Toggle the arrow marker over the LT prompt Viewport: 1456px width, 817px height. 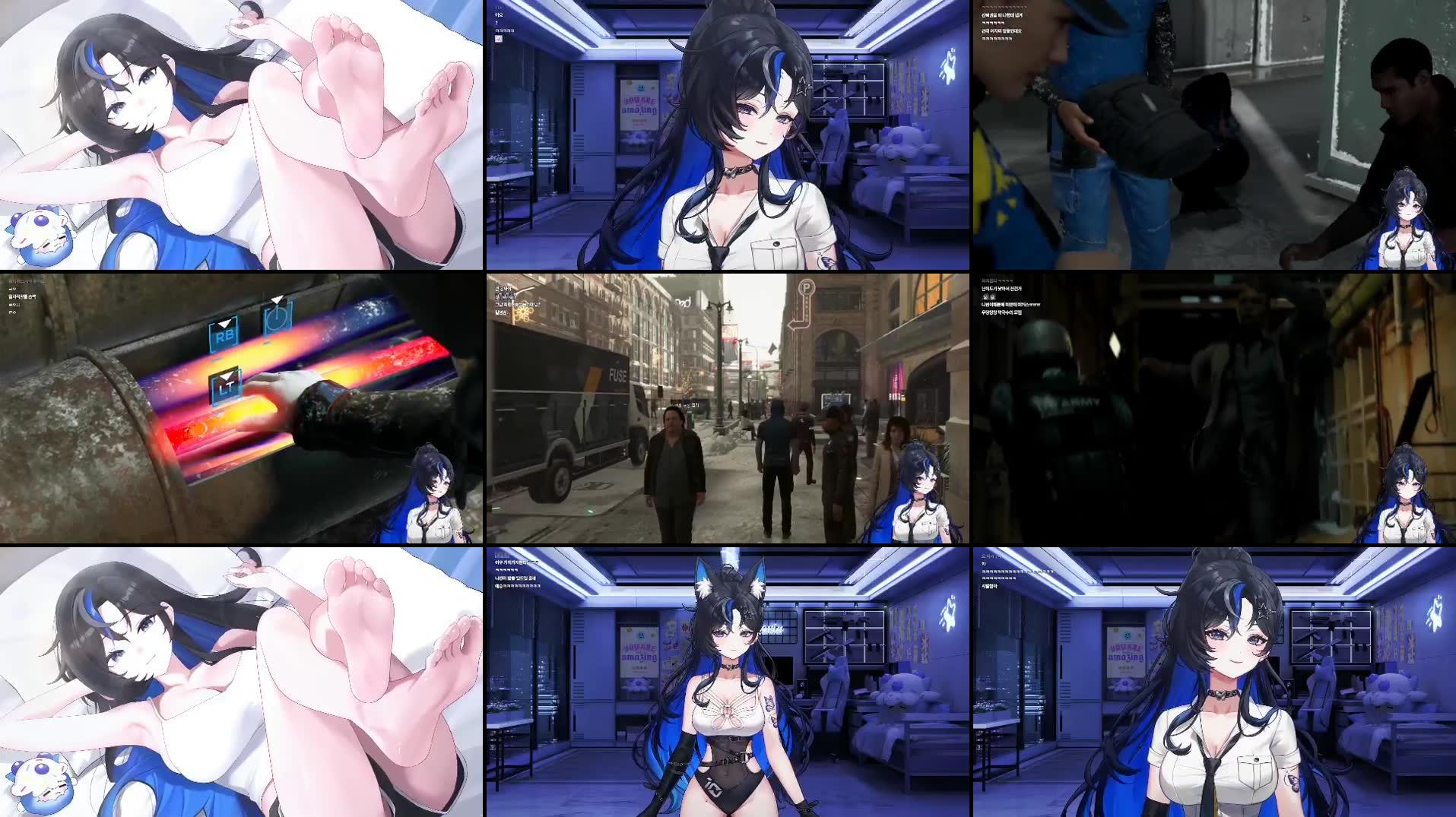pos(227,377)
